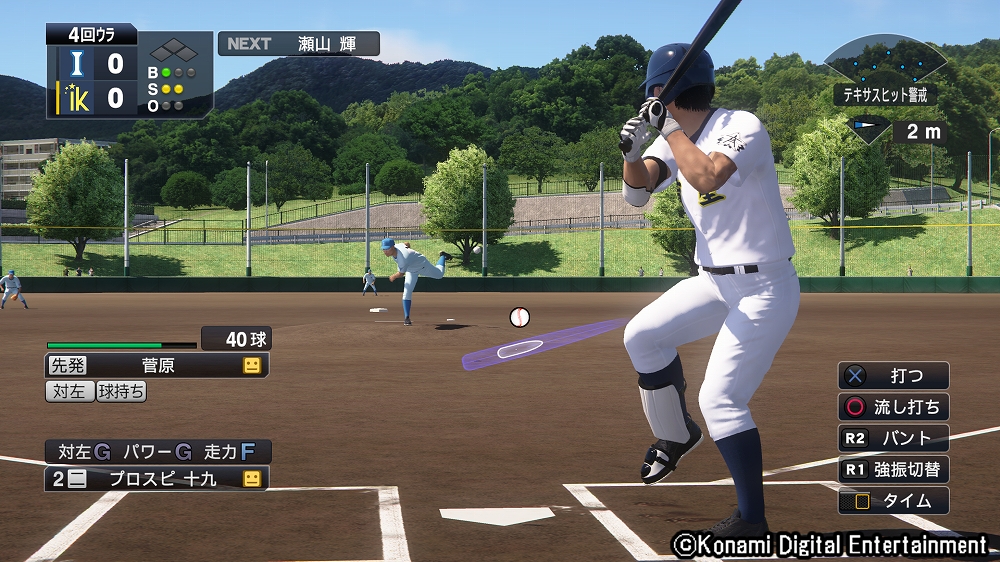Click the batter's yellow condition face icon
Screen dimensions: 1000x562
tap(251, 479)
